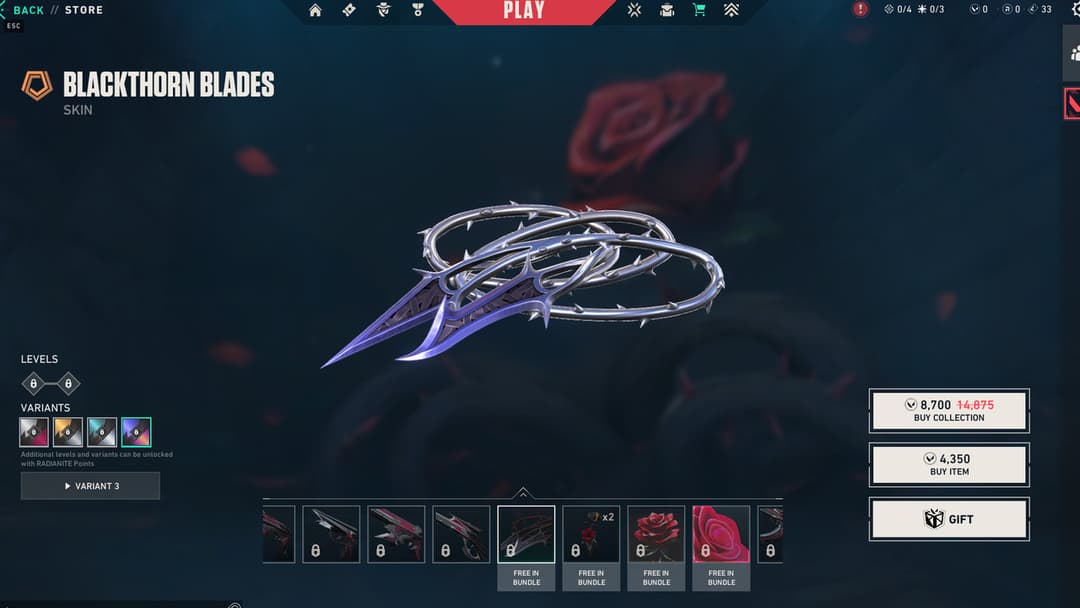Open the home tab icon
Screen dimensions: 1080x608
[316, 10]
